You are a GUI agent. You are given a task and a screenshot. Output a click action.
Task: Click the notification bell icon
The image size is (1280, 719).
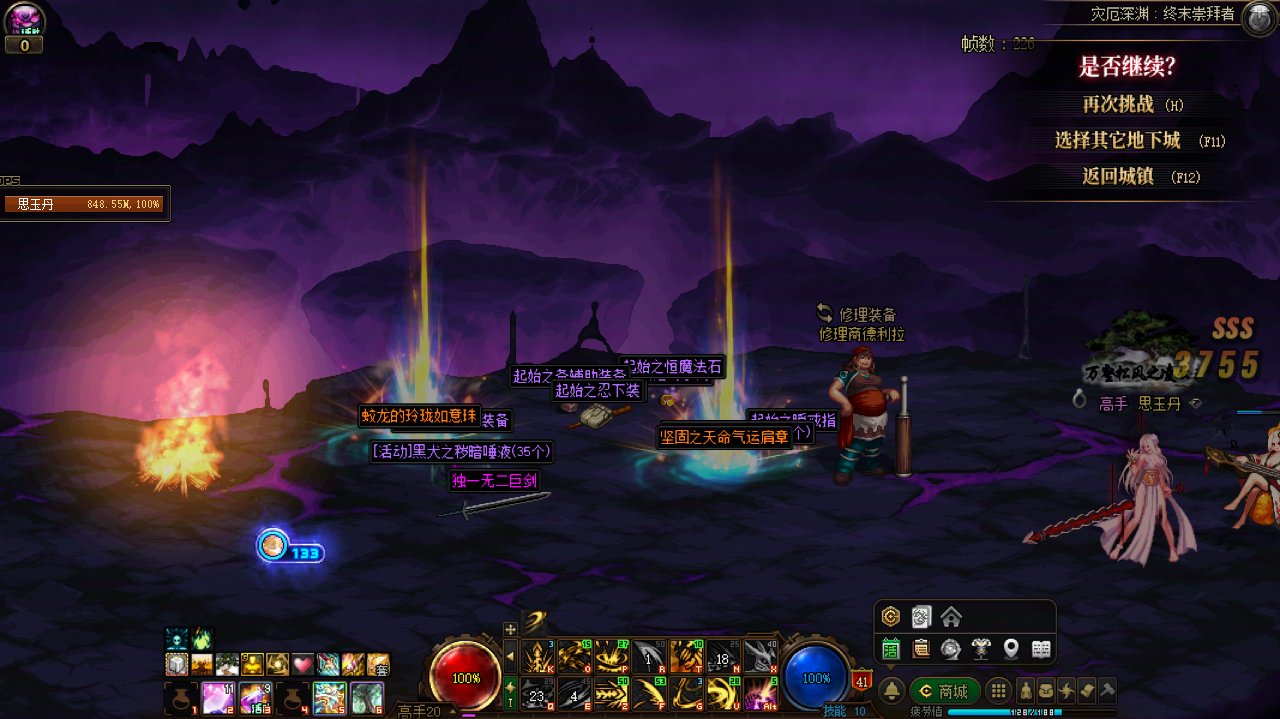tap(892, 691)
